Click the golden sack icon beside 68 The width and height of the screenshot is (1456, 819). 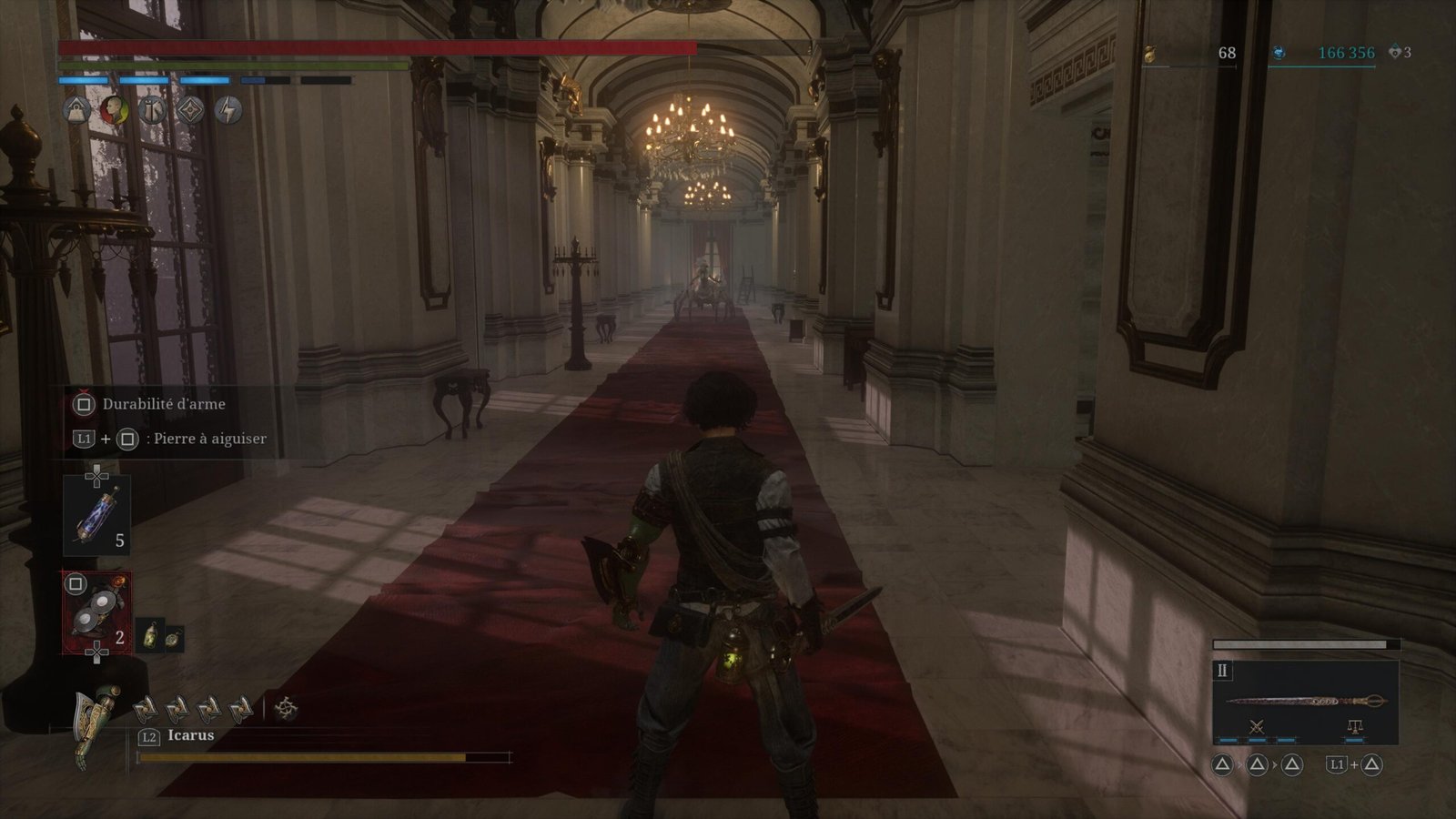[x=1150, y=55]
